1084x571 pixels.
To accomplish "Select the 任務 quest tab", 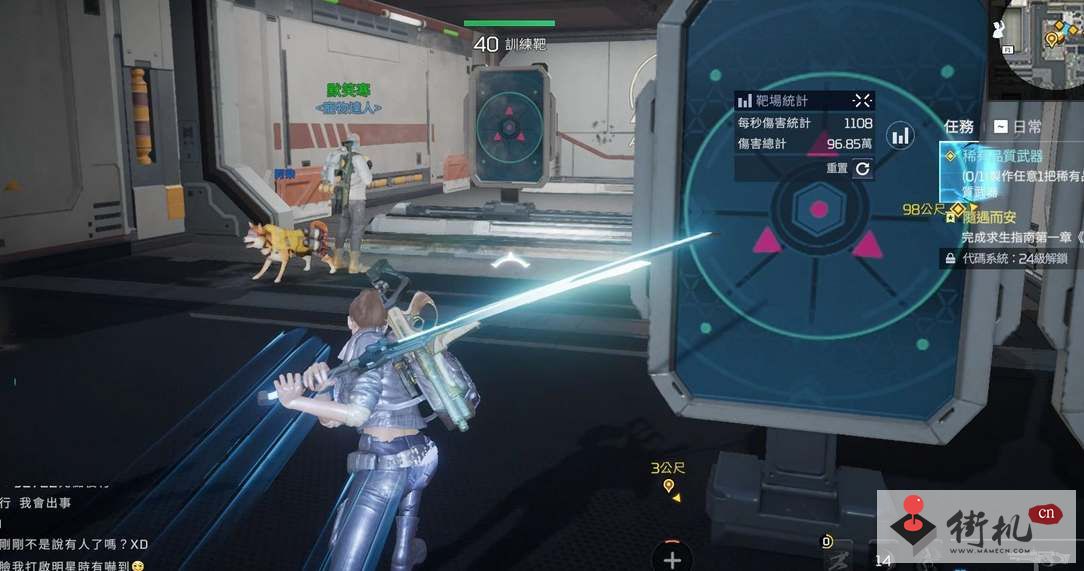I will [x=959, y=127].
